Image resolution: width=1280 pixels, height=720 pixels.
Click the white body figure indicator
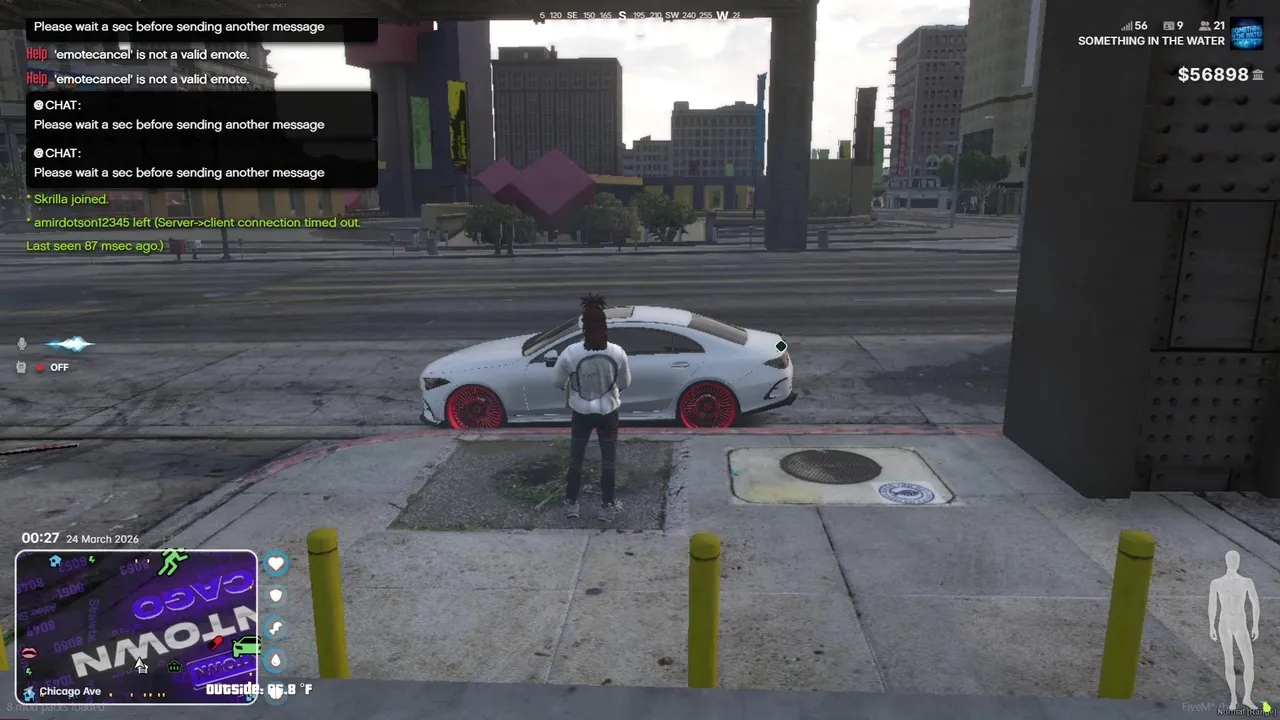click(x=1233, y=628)
